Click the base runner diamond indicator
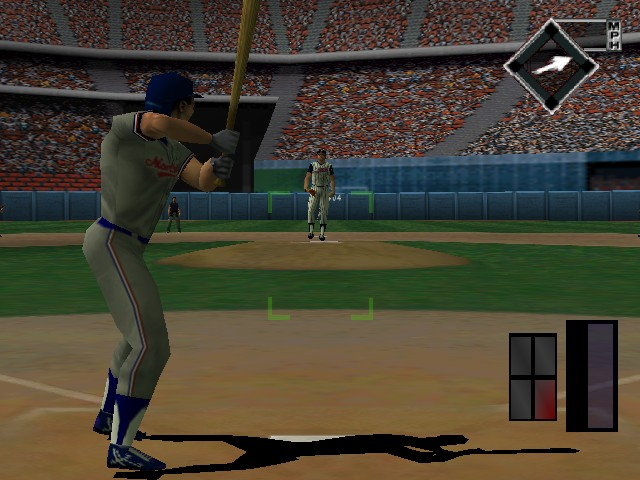 550,65
